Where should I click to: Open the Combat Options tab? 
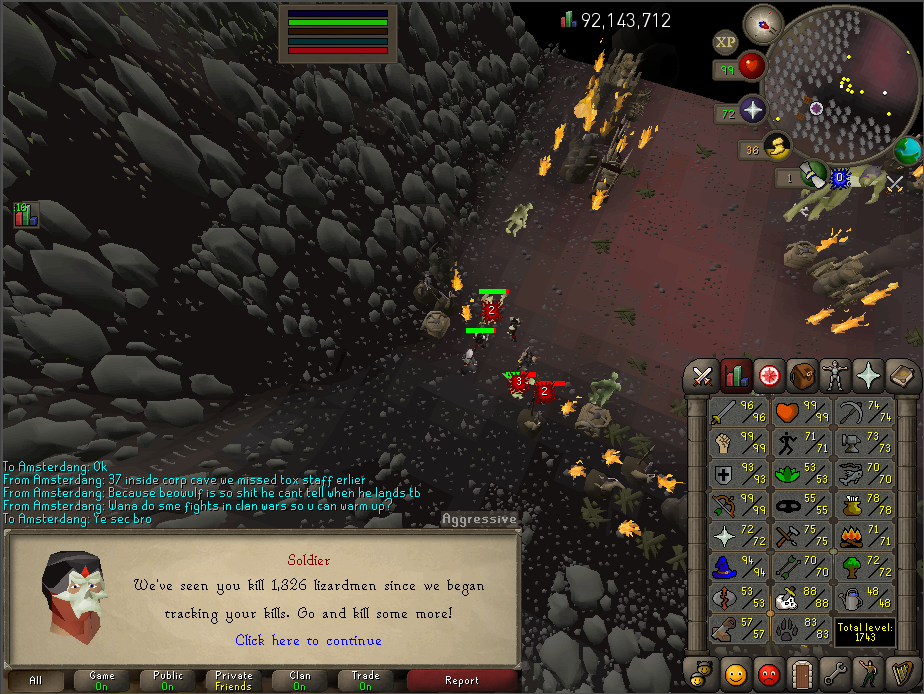point(702,376)
